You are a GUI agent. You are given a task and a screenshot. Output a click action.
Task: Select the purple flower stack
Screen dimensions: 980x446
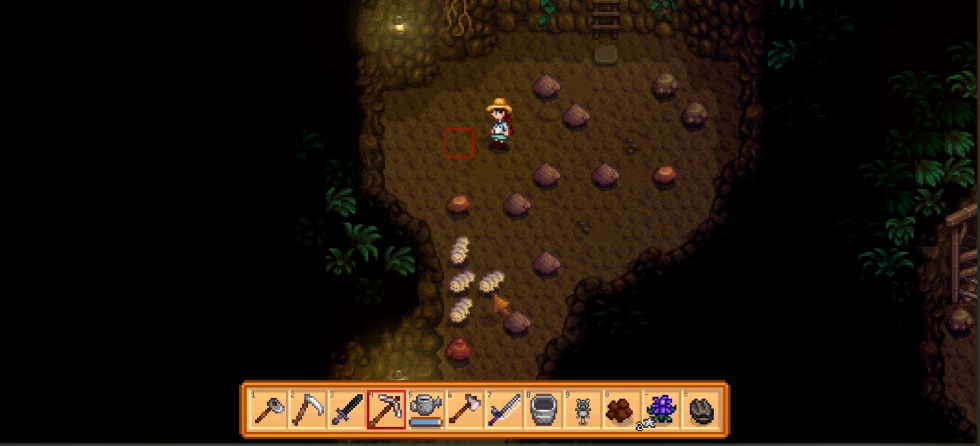point(660,410)
